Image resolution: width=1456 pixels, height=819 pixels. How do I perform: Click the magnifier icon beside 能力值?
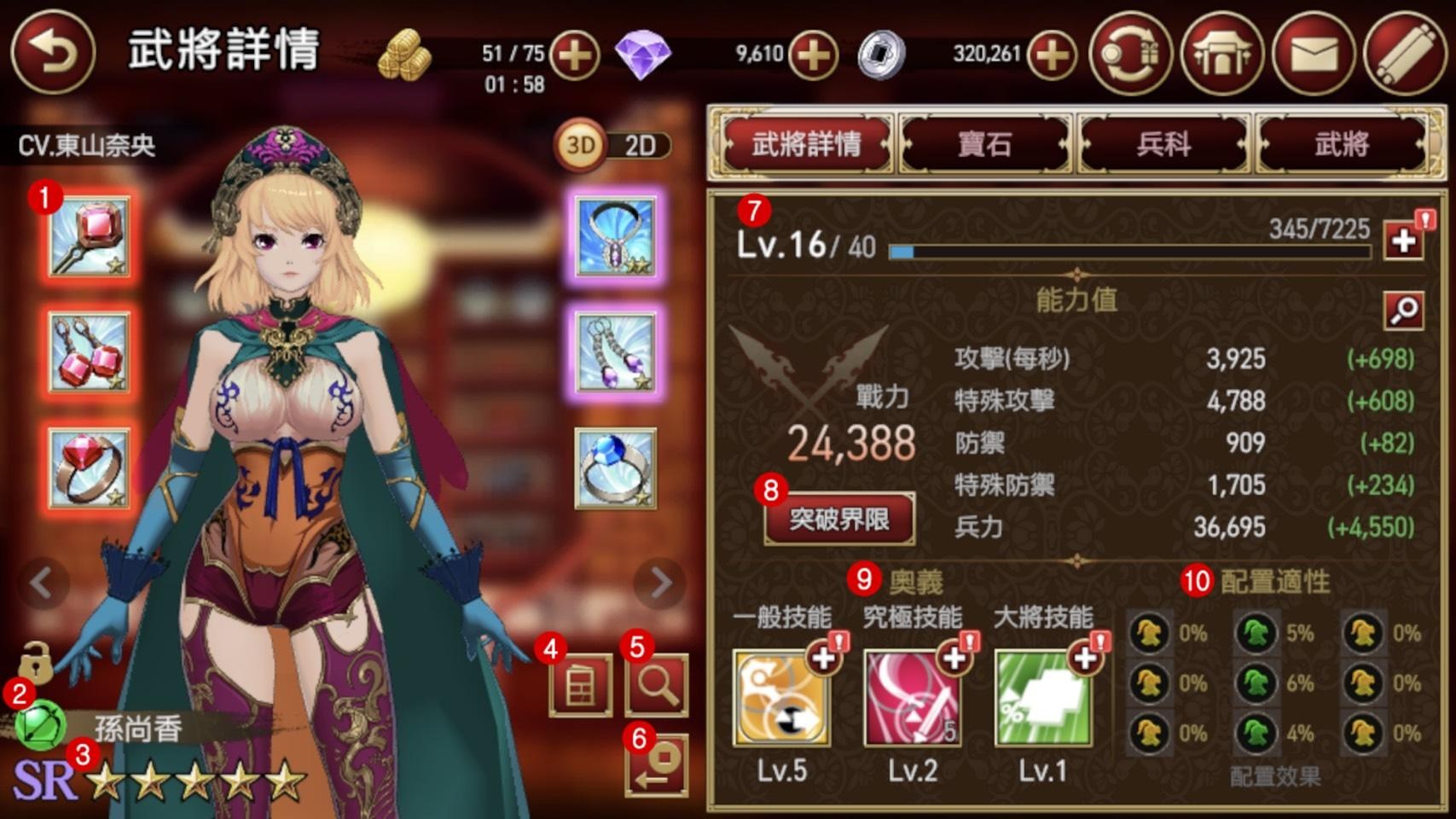pos(1405,311)
